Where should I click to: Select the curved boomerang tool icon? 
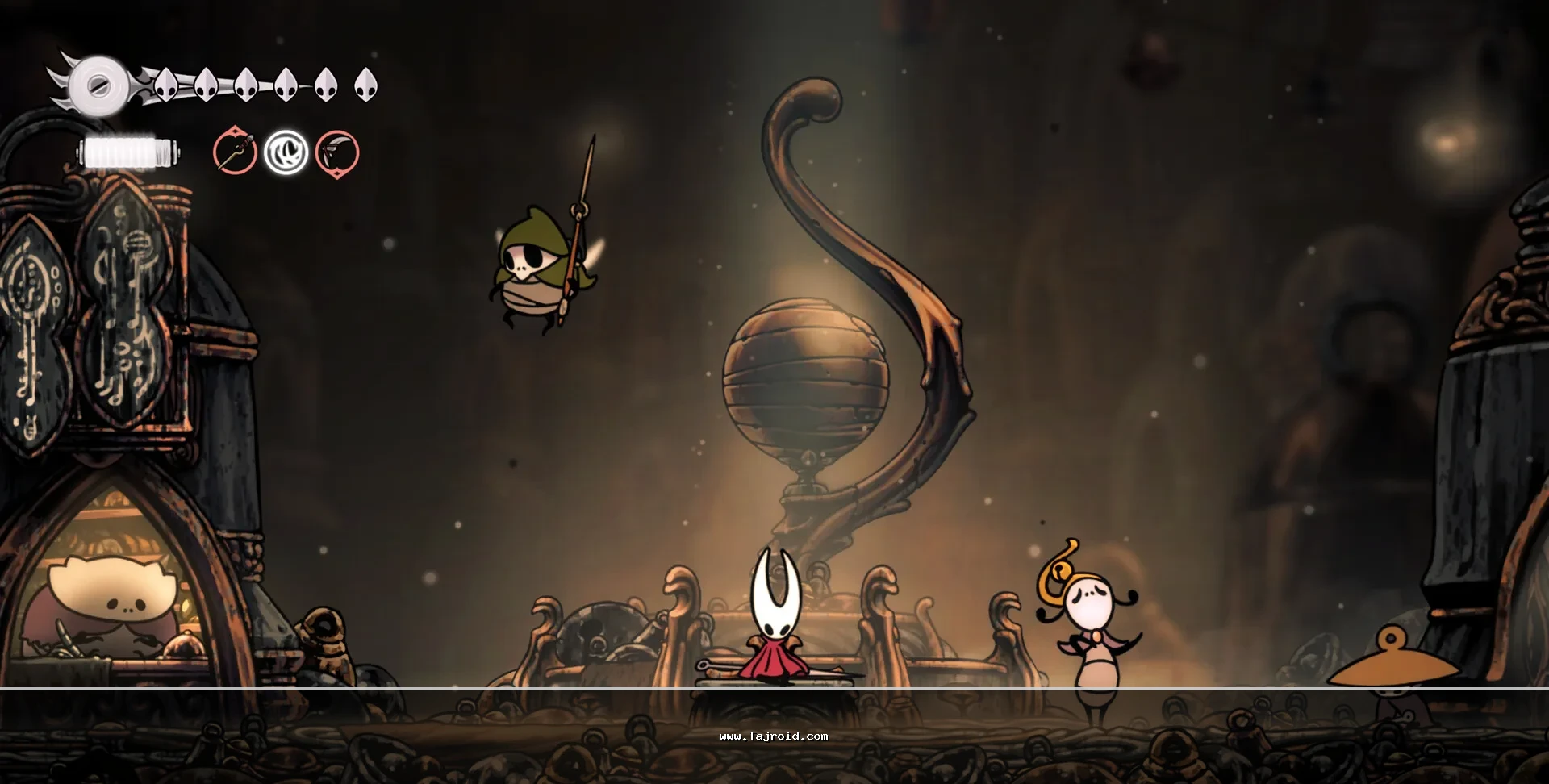[336, 152]
